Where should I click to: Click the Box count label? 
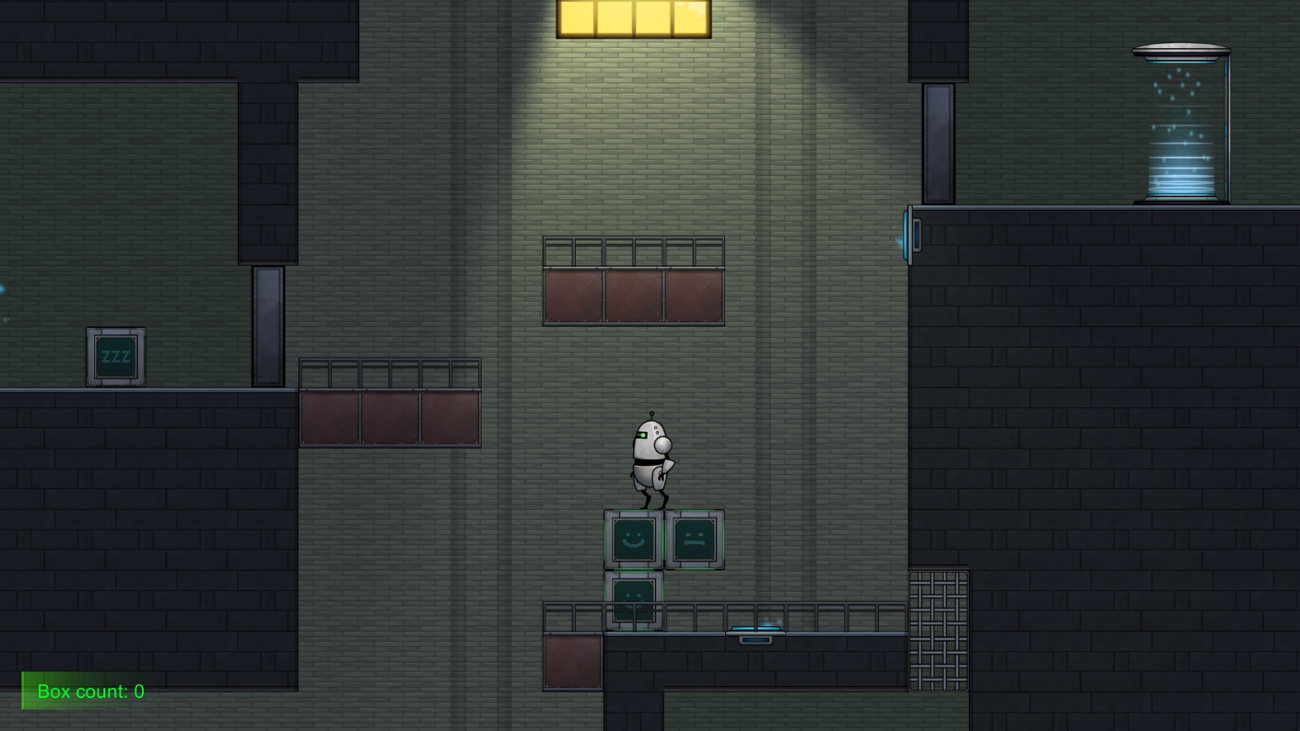coord(90,690)
